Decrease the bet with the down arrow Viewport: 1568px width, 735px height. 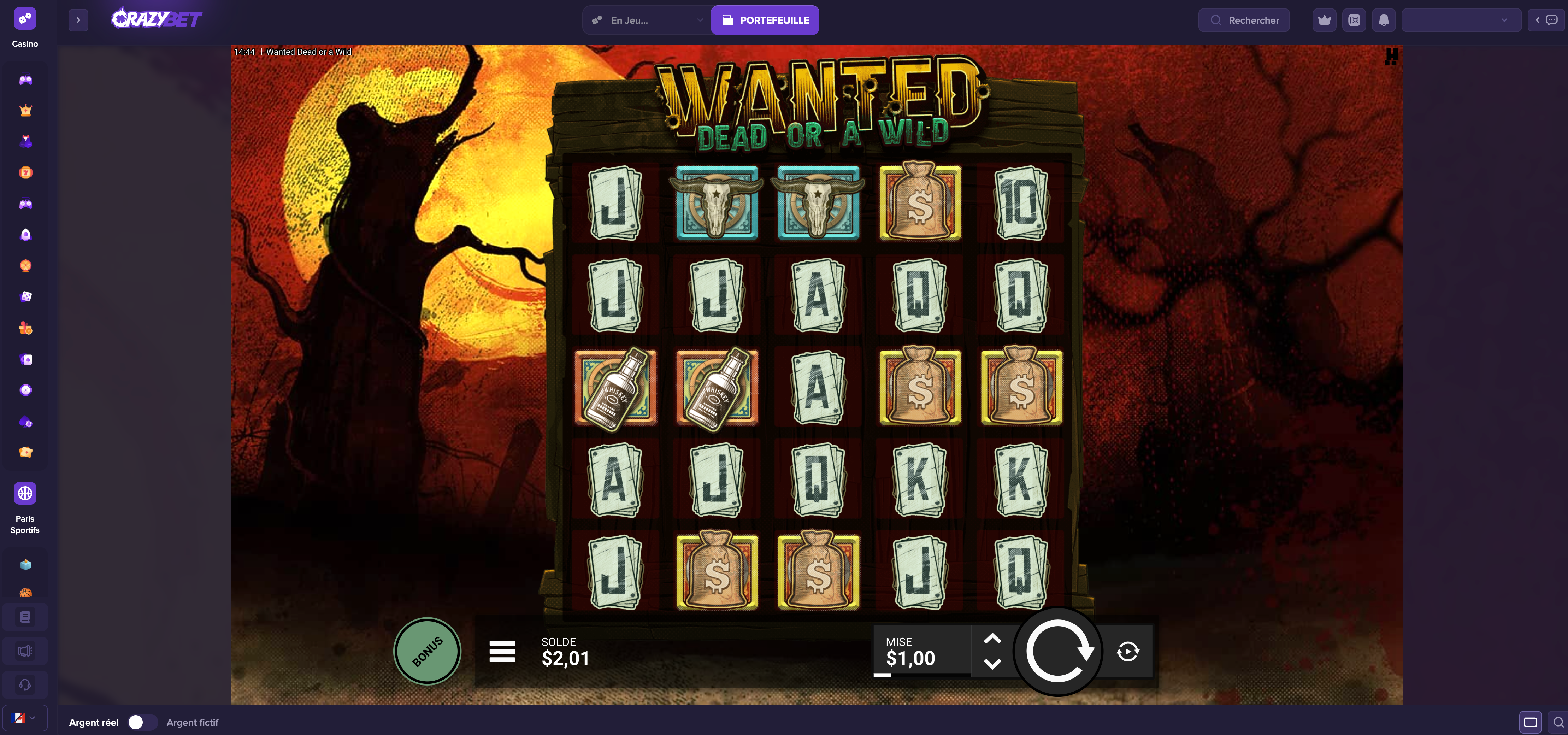click(x=992, y=664)
